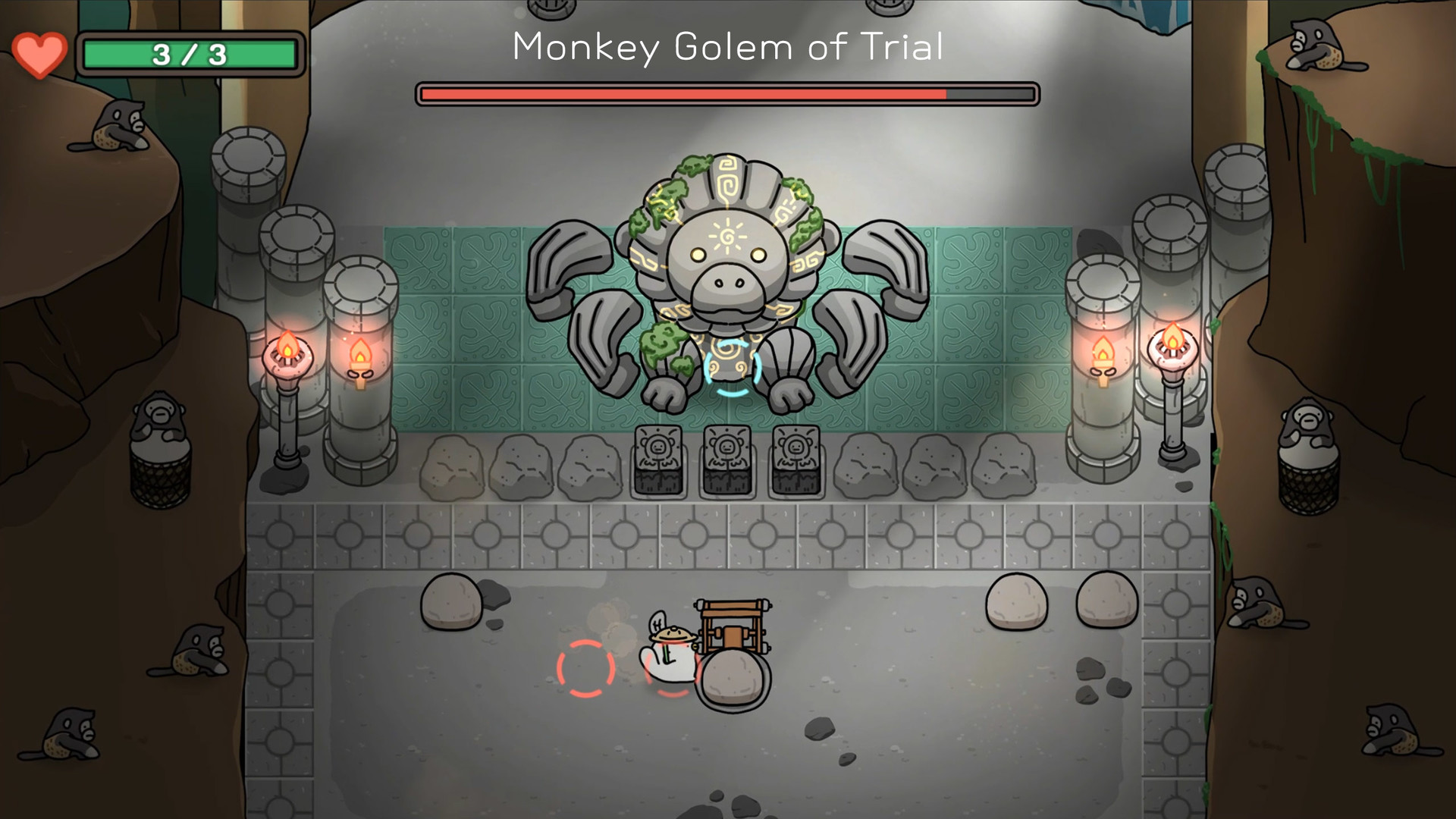Click the boss title Monkey Golem of Trial
The height and width of the screenshot is (819, 1456).
coord(727,48)
